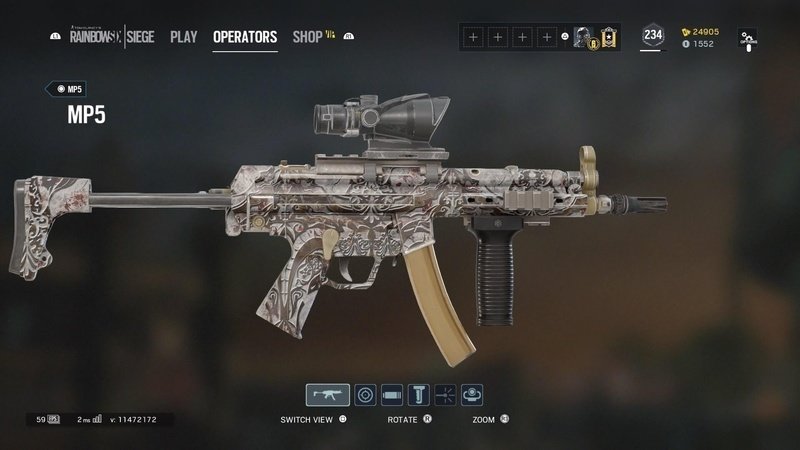
Task: Open the Options gear menu
Action: [749, 38]
